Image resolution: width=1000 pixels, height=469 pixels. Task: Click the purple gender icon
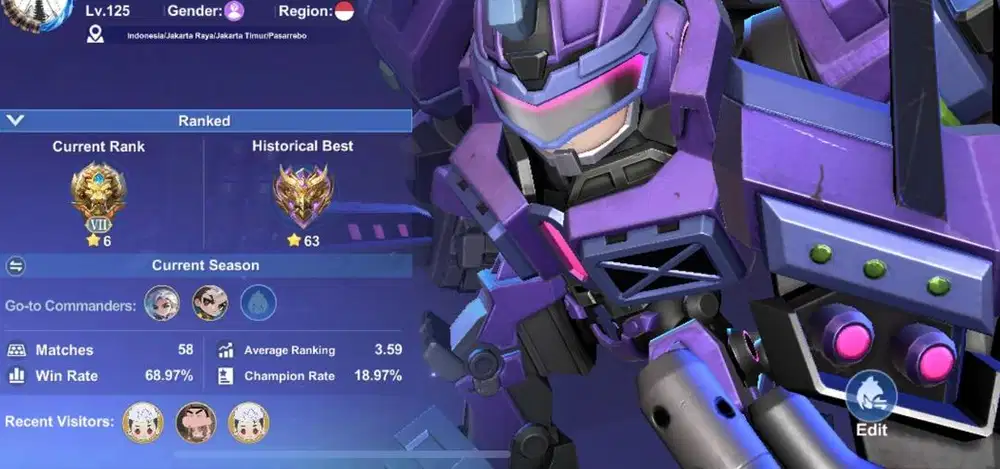234,11
